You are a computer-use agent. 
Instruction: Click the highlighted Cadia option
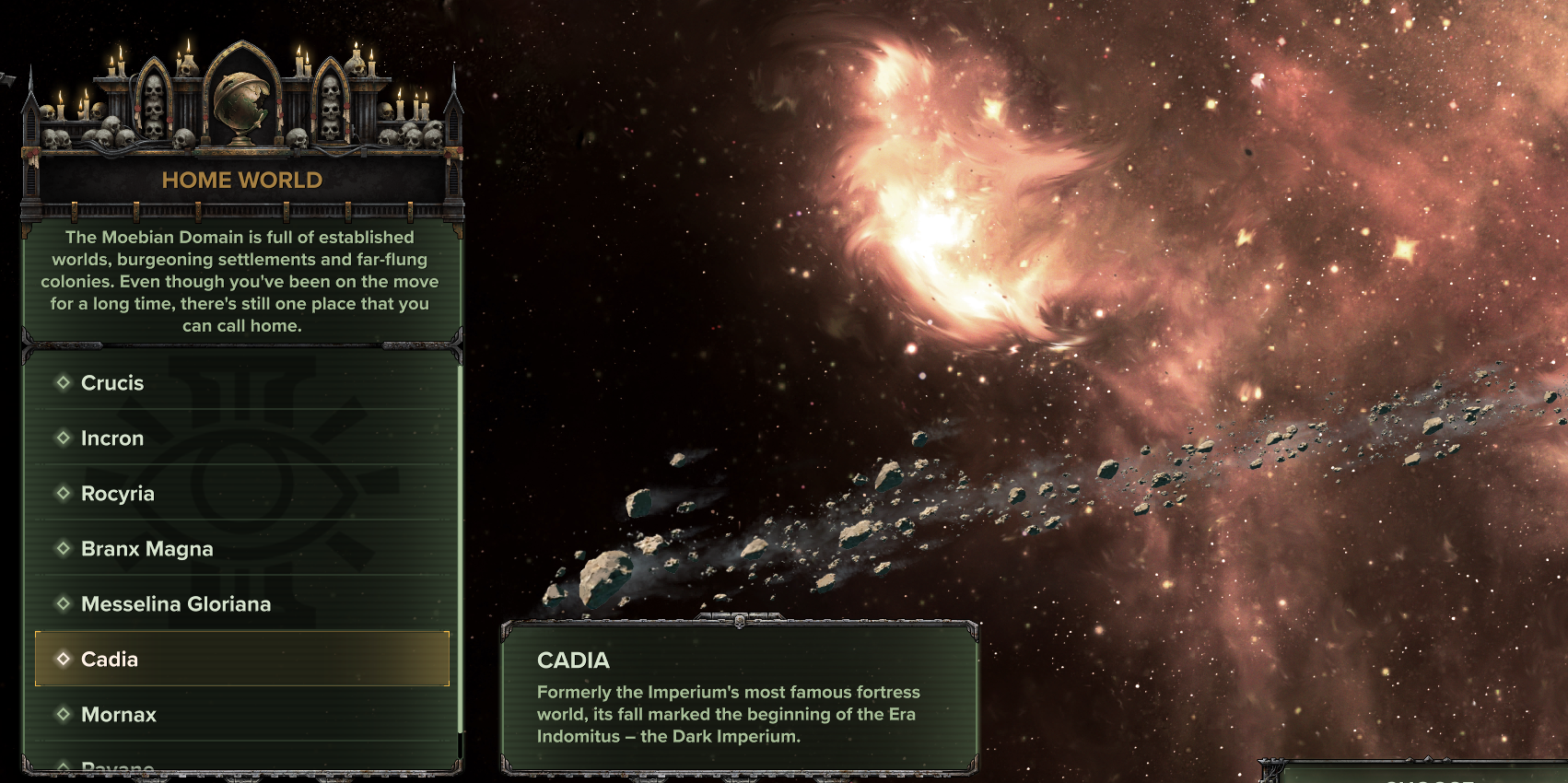(110, 660)
